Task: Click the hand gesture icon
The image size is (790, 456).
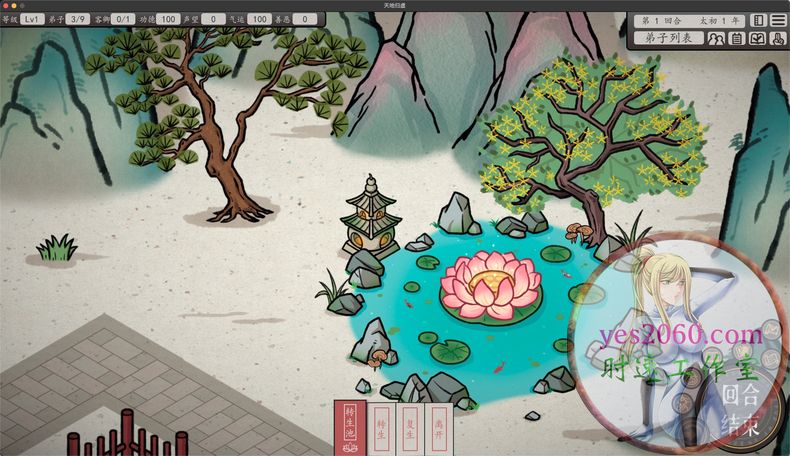Action: coord(777,39)
